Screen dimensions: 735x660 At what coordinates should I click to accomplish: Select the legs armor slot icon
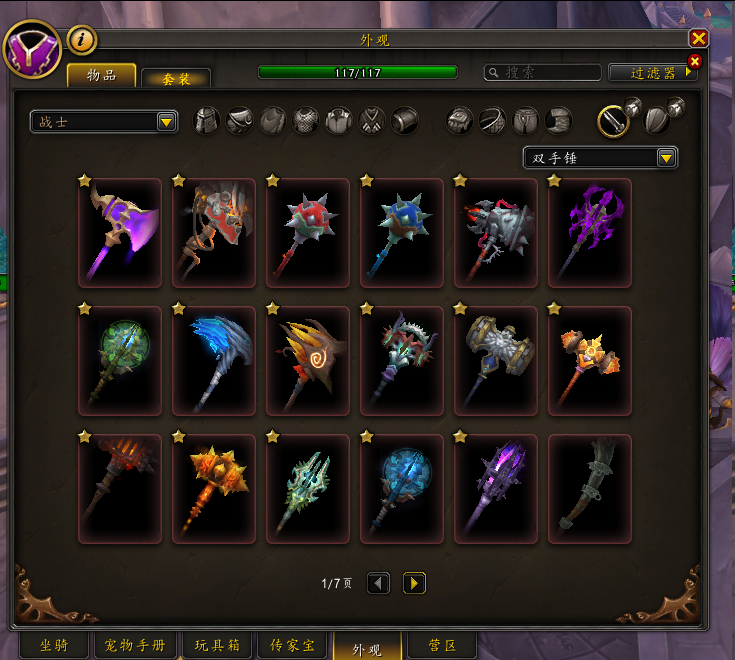click(526, 121)
